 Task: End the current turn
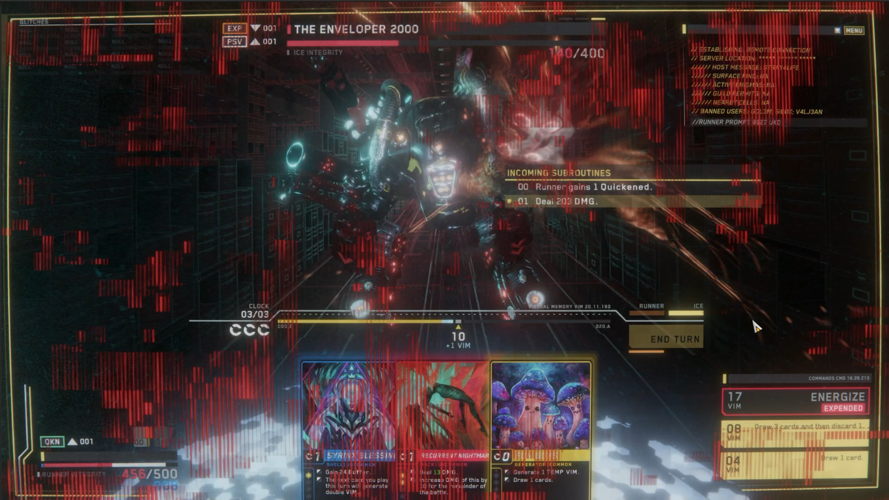click(665, 339)
